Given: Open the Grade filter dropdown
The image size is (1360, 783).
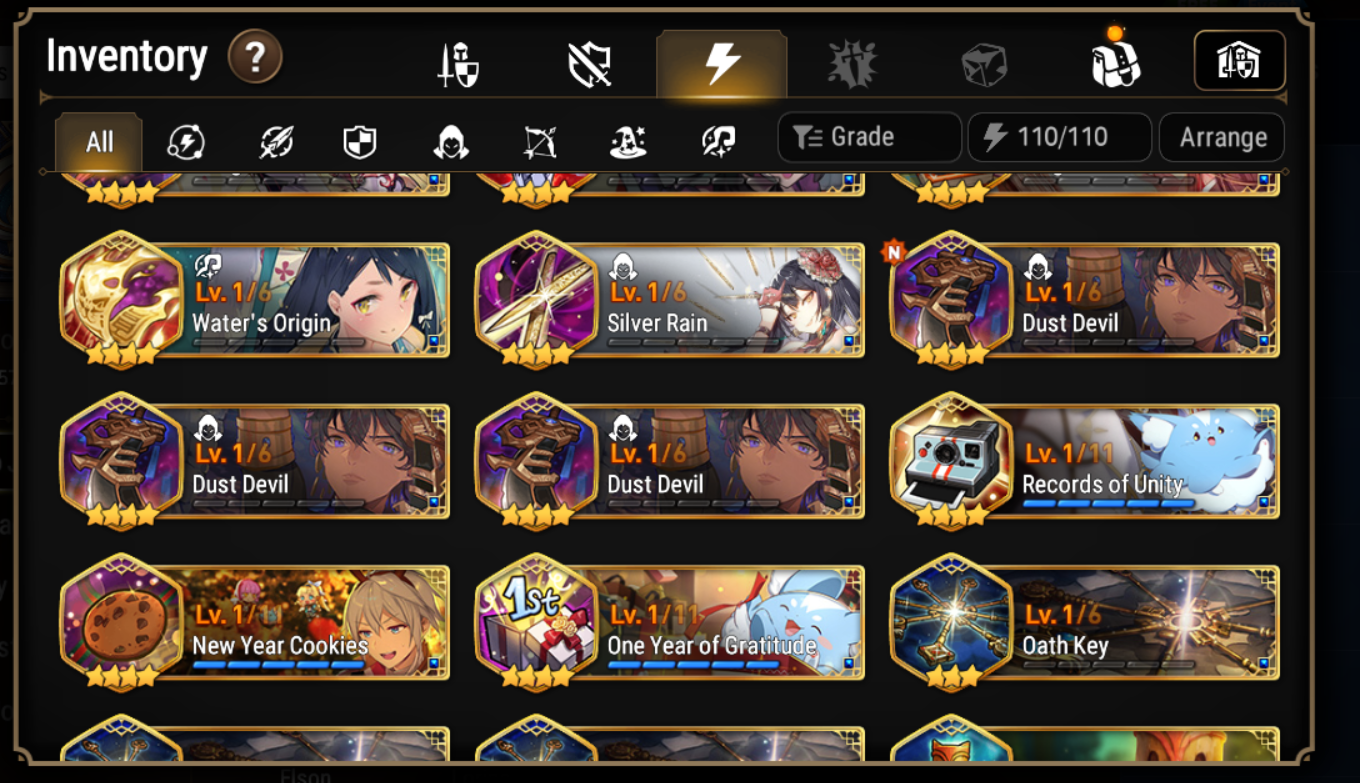Looking at the screenshot, I should pyautogui.click(x=869, y=137).
